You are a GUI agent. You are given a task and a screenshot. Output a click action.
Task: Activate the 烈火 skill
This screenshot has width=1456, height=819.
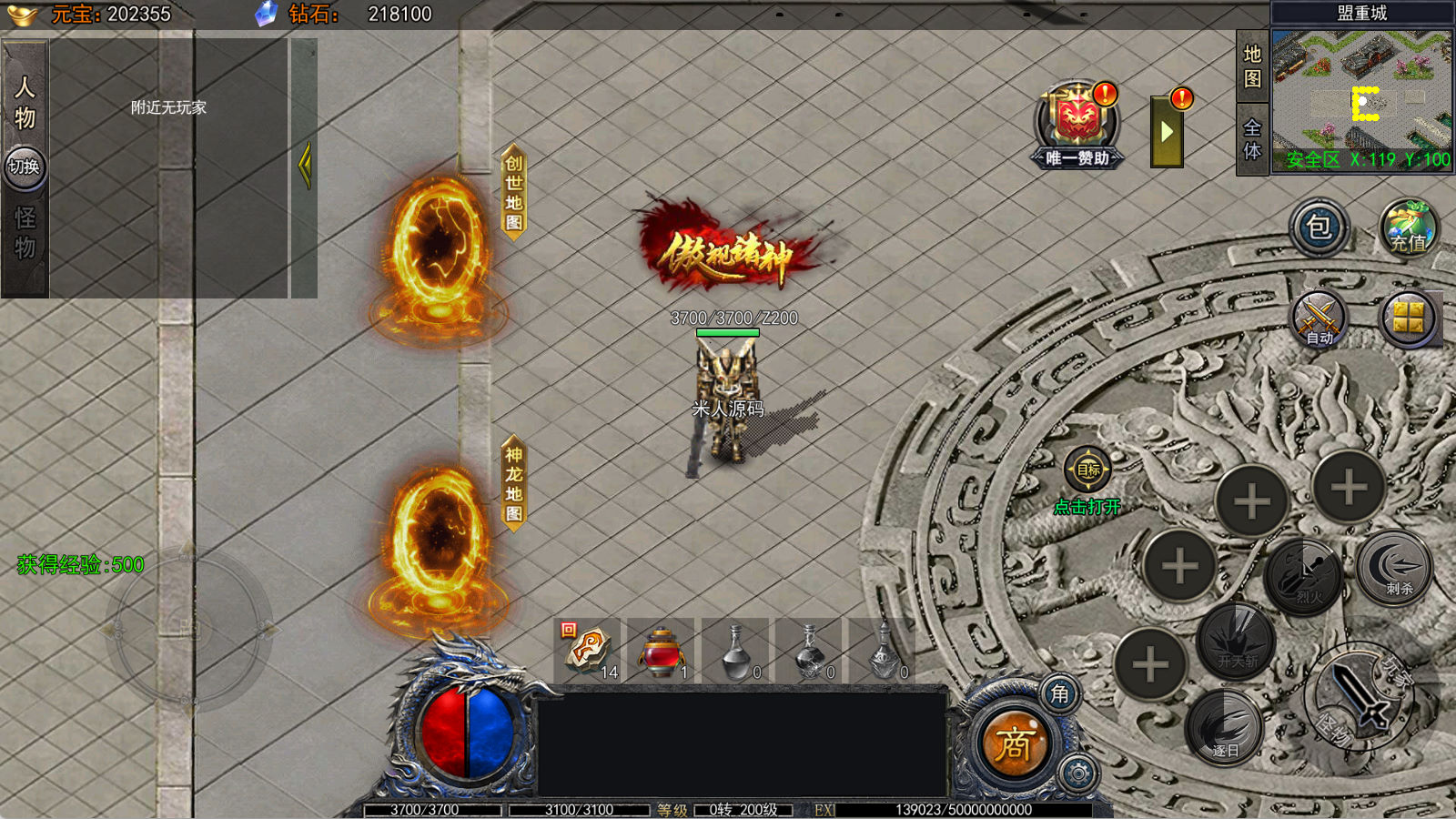click(1306, 575)
